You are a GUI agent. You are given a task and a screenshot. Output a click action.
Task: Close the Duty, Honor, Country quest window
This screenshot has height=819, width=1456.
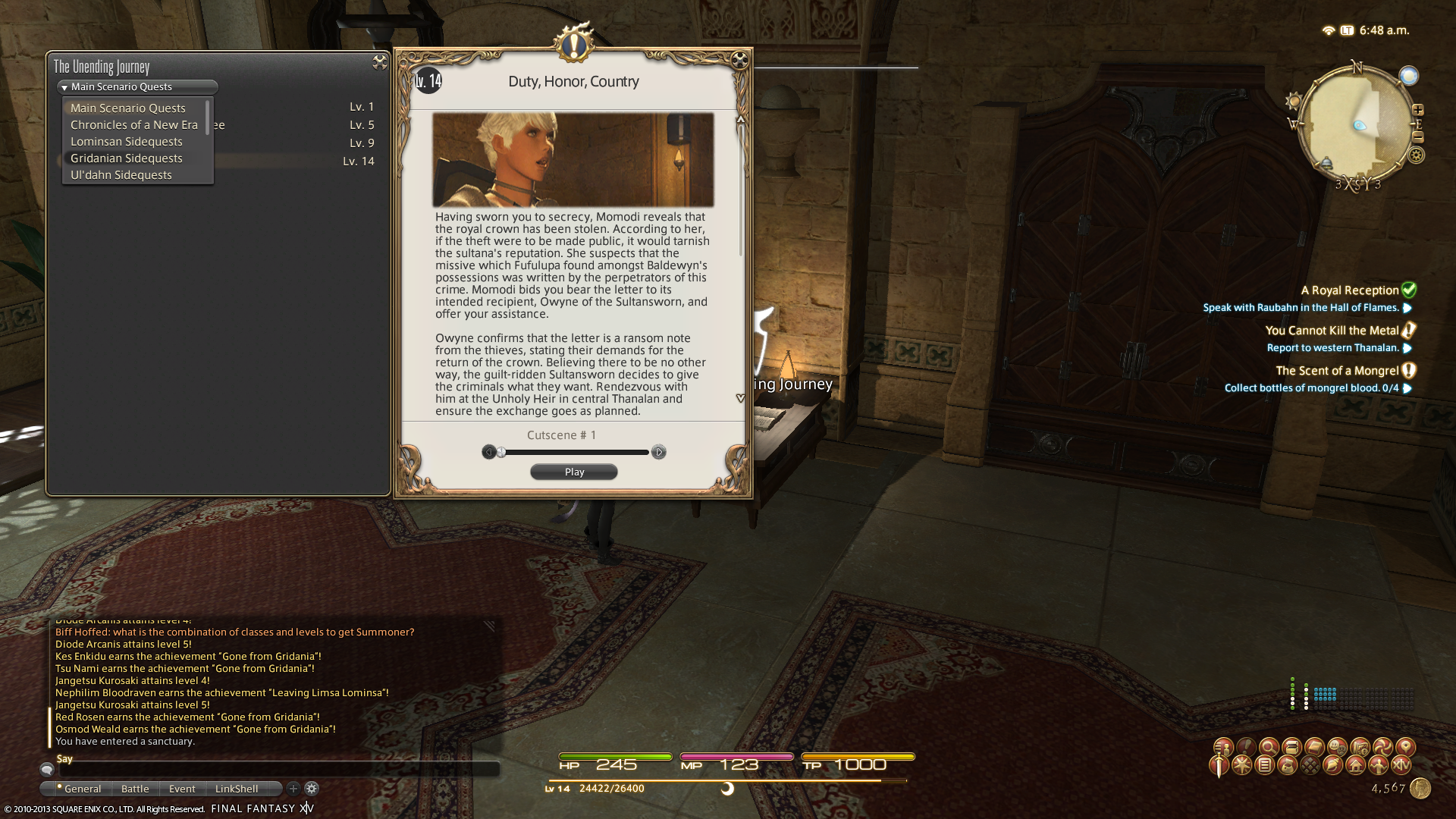click(x=740, y=60)
